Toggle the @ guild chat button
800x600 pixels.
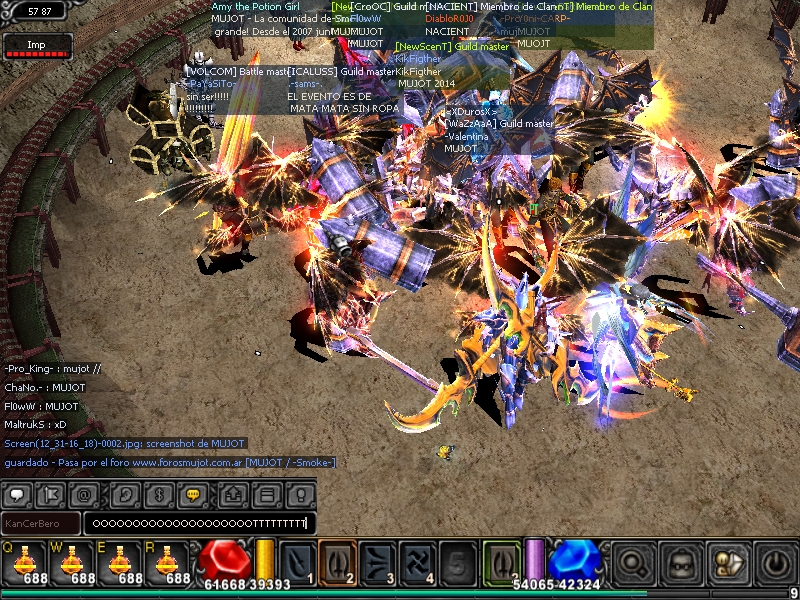(84, 494)
